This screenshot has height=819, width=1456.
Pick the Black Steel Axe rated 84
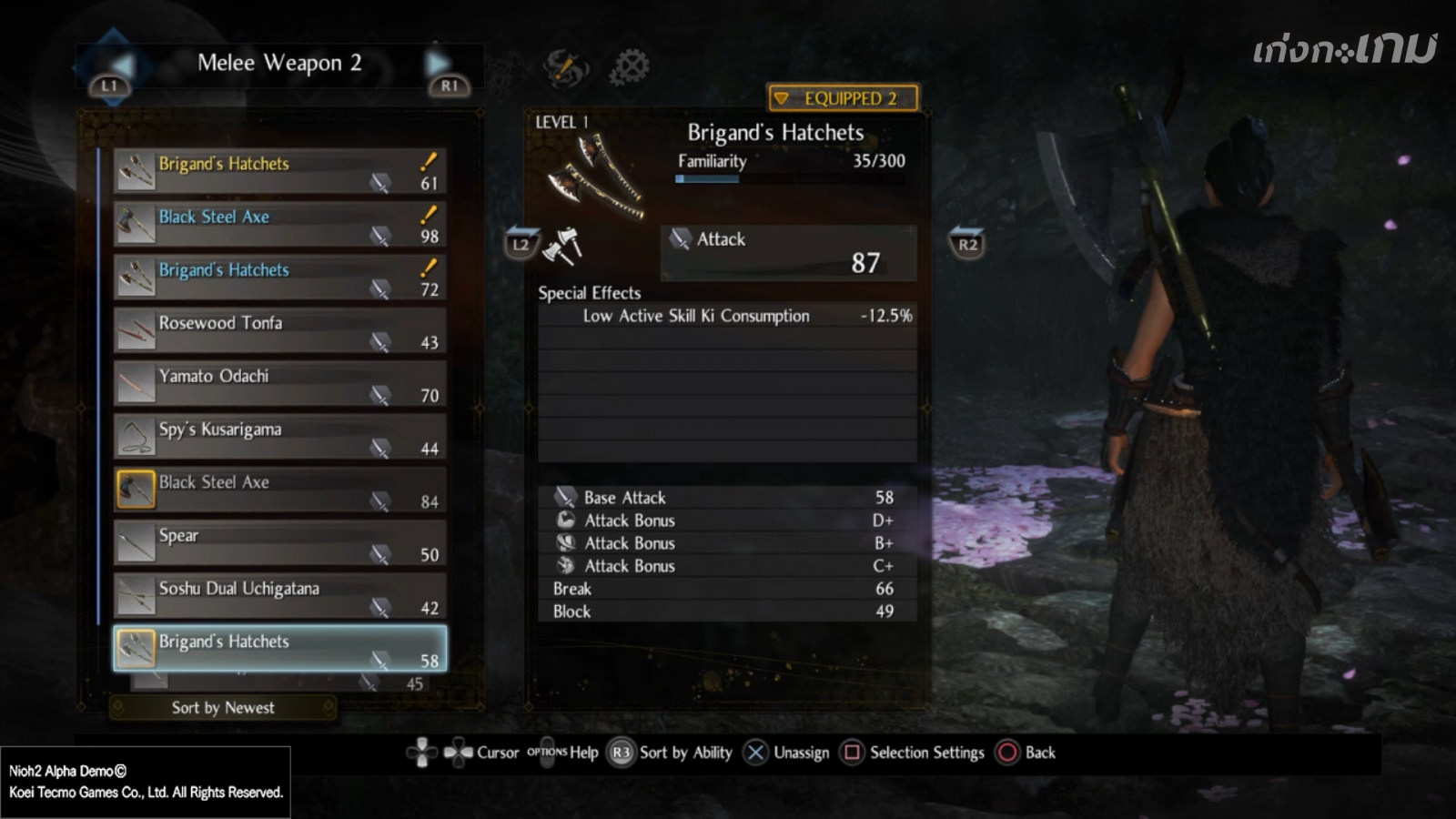279,490
